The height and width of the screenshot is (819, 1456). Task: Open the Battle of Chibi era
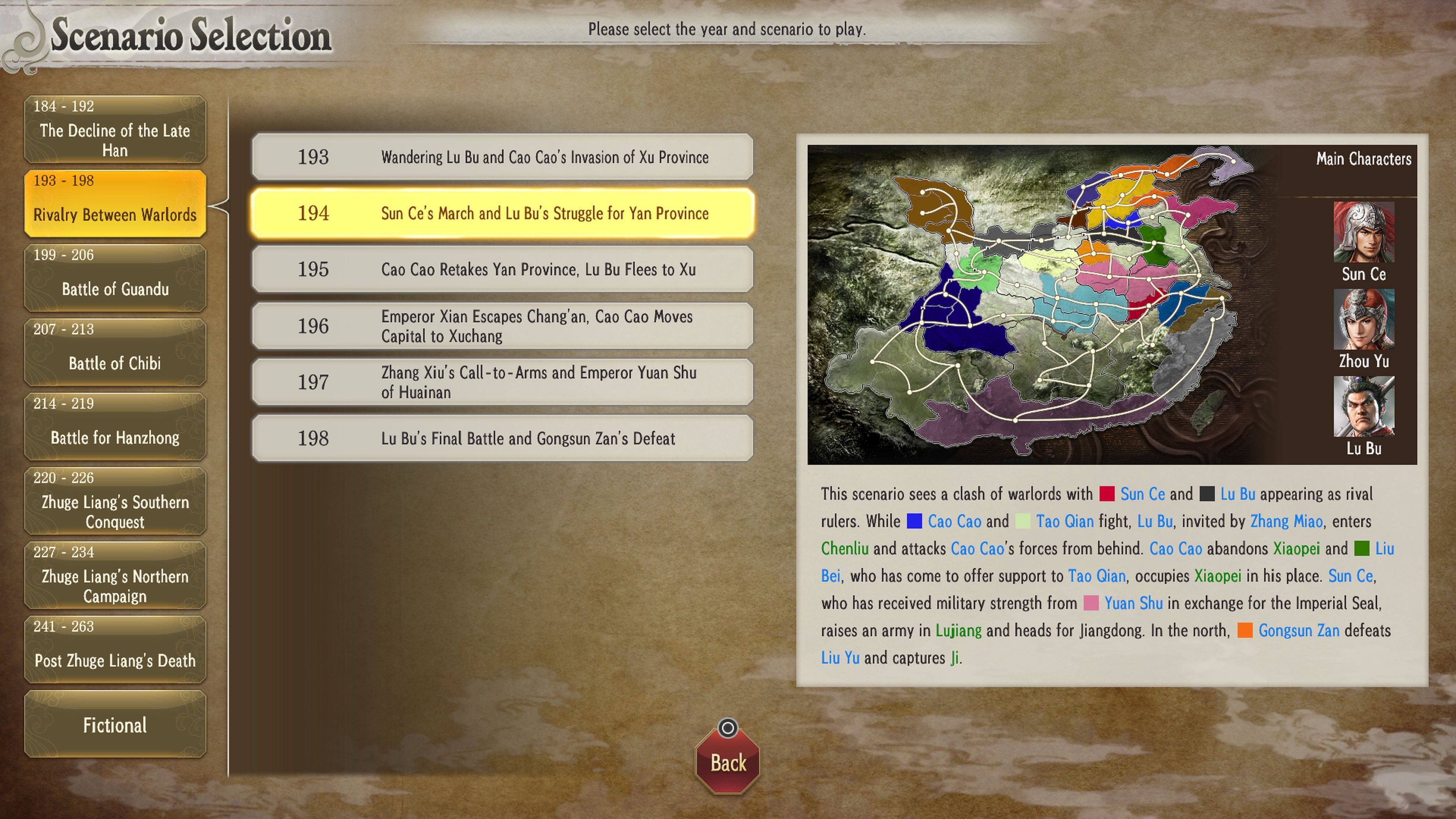[x=115, y=353]
